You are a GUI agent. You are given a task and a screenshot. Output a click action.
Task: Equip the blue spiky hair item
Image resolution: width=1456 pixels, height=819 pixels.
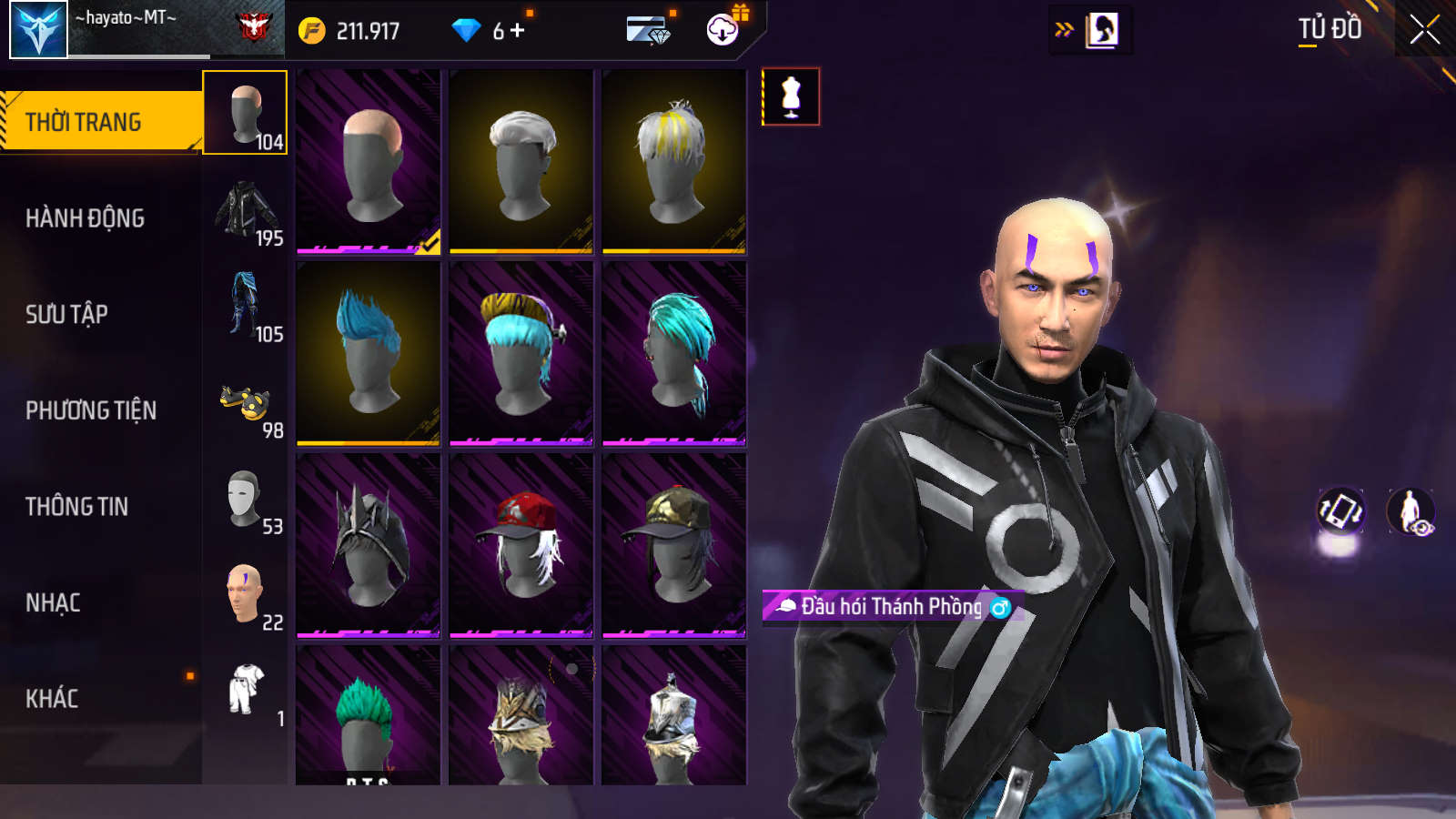(369, 353)
